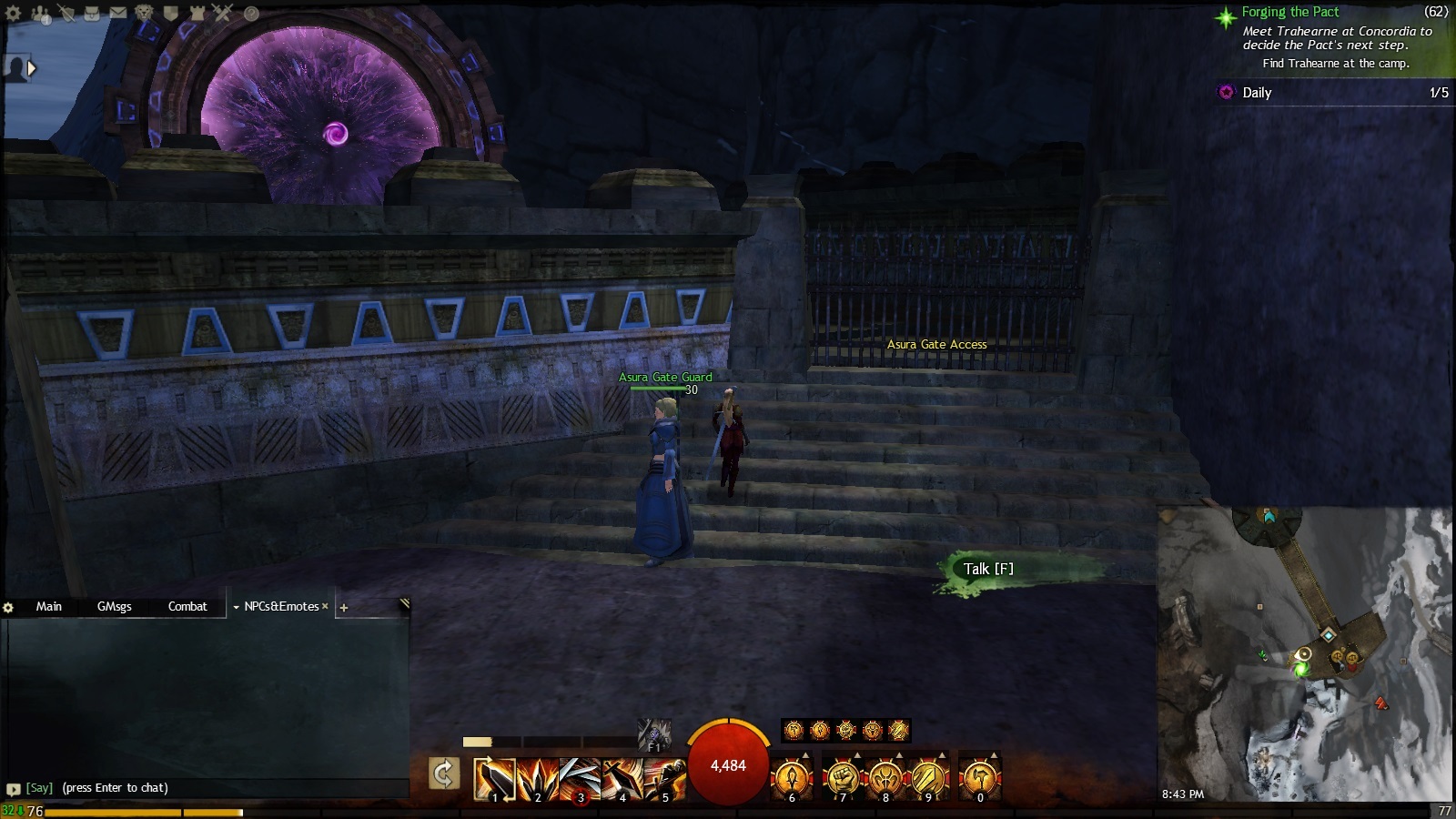Click the weapon swap button

pos(443,774)
